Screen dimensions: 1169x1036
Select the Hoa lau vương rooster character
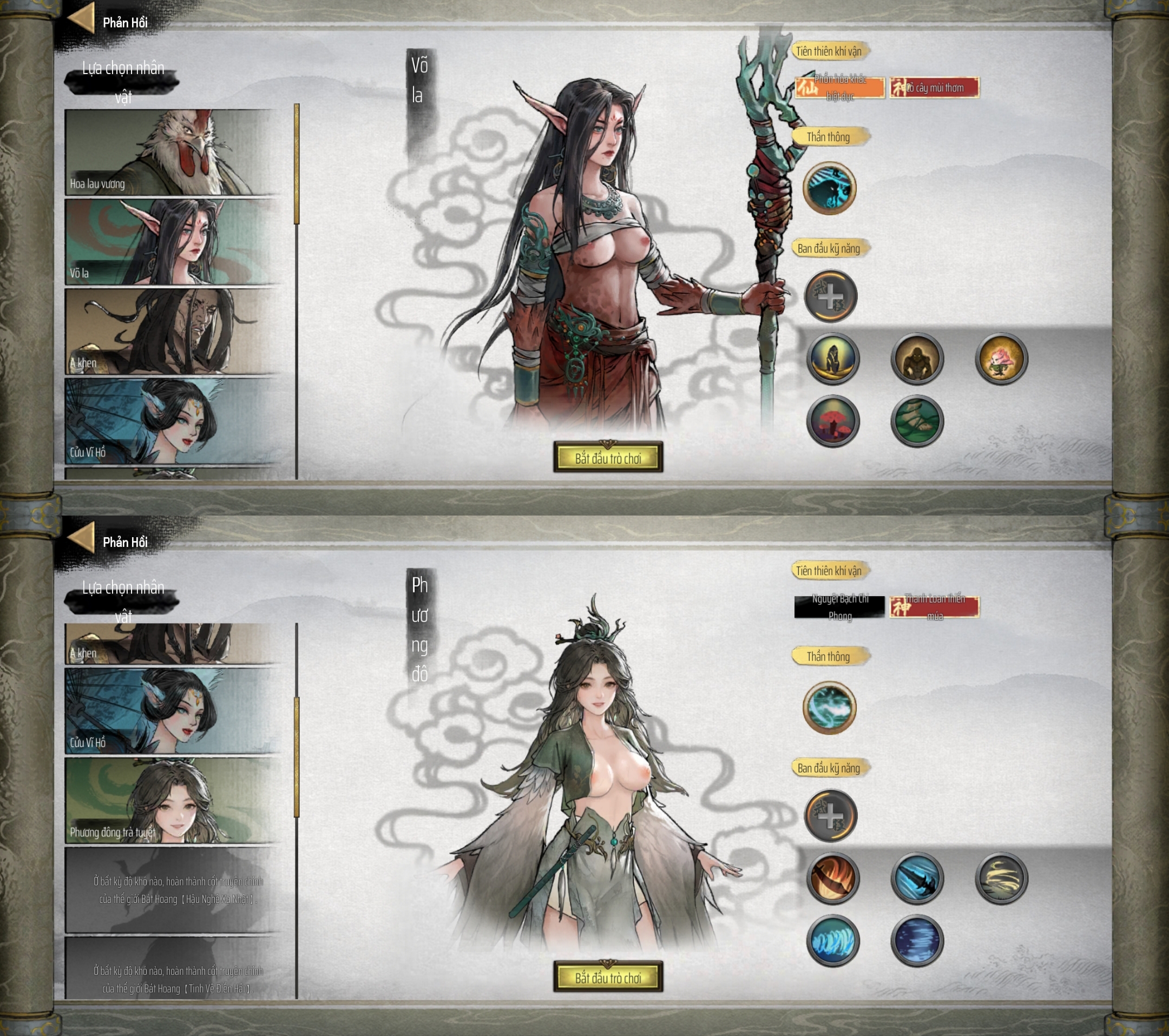[172, 152]
